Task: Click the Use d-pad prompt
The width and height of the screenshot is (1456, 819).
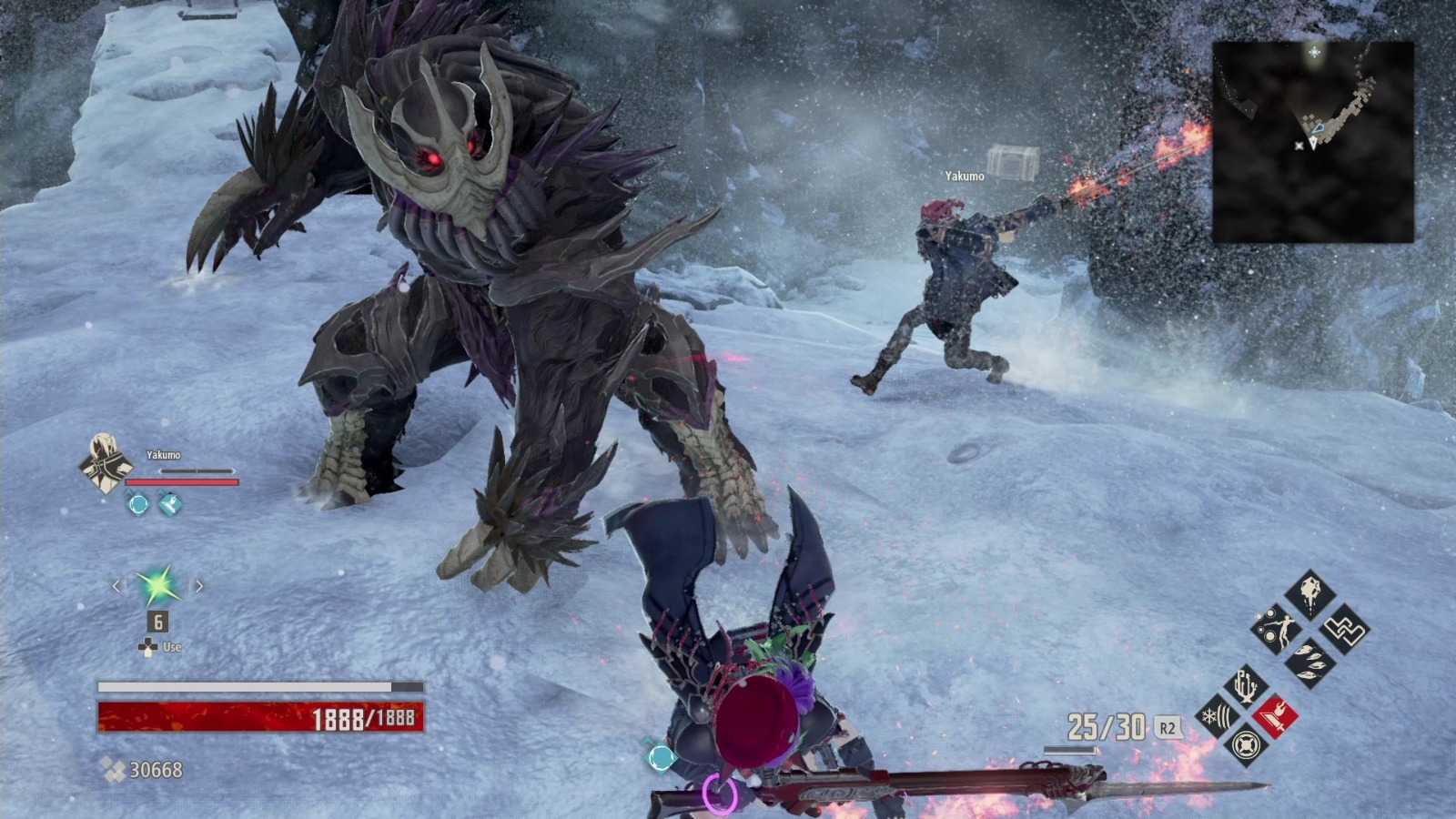Action: tap(153, 646)
